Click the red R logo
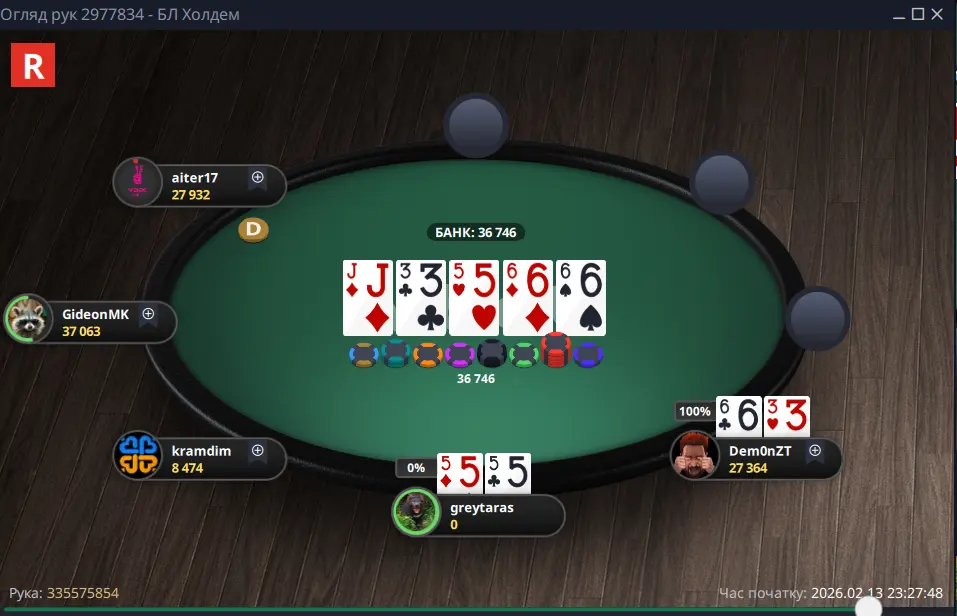Screen dimensions: 957x616 click(32, 65)
